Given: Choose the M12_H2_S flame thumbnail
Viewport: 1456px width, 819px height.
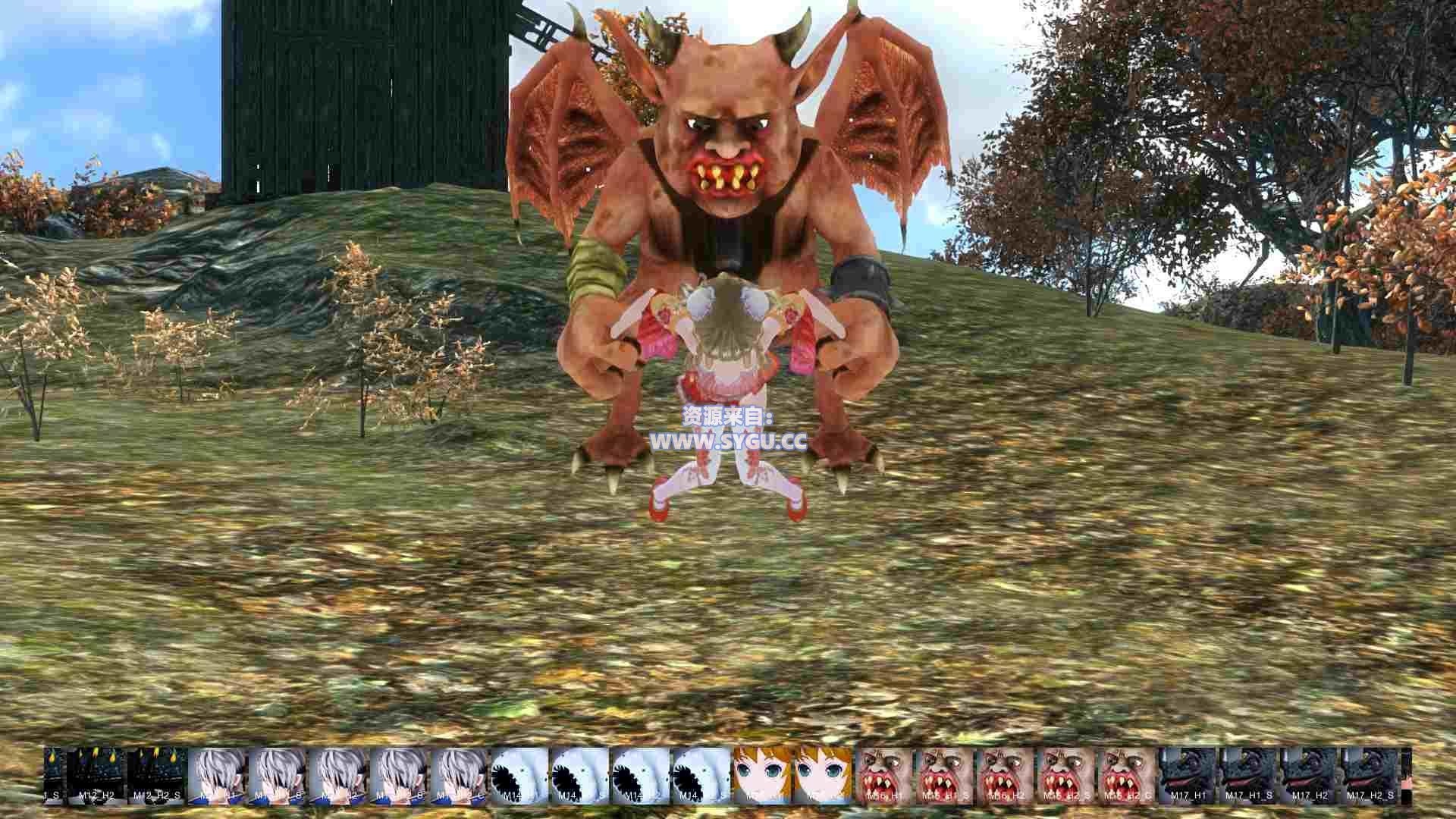Looking at the screenshot, I should pyautogui.click(x=157, y=775).
